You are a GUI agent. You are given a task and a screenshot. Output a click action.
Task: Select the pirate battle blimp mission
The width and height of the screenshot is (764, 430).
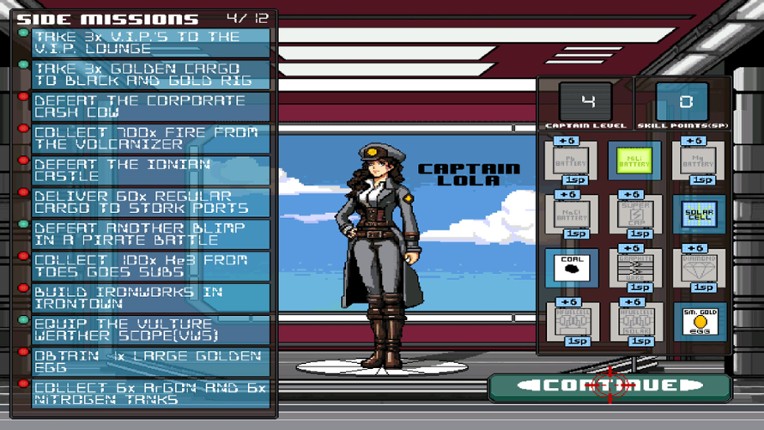(x=151, y=235)
